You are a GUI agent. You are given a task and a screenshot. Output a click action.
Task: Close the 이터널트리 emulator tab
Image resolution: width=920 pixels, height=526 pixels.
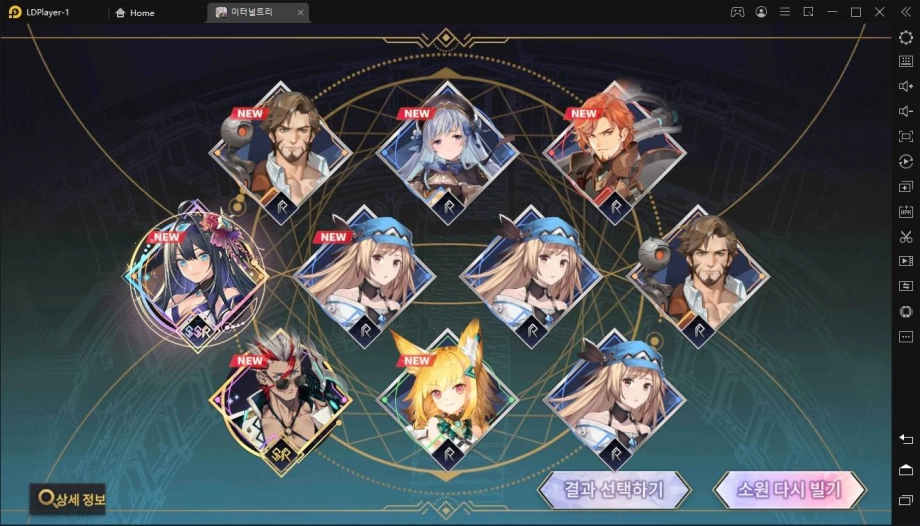click(x=300, y=13)
